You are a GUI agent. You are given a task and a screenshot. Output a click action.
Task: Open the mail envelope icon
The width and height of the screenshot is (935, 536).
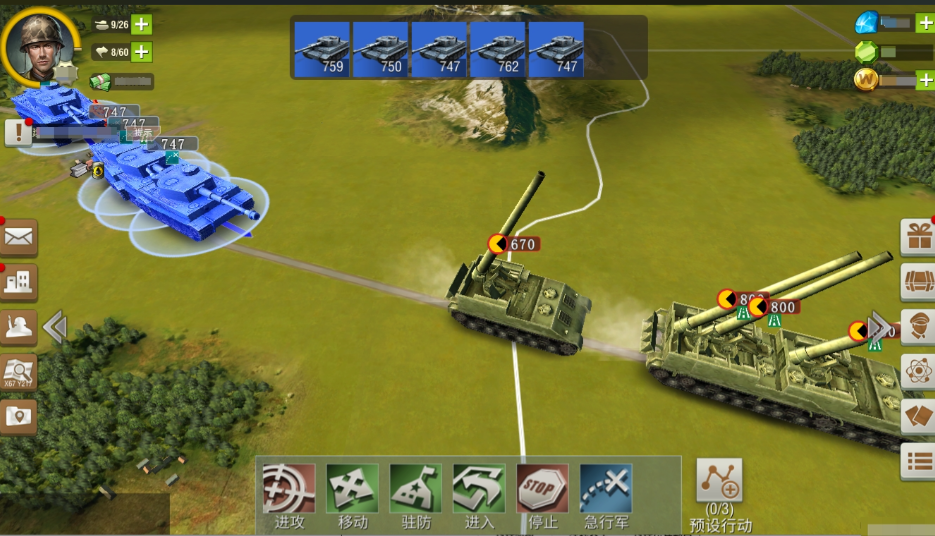[x=19, y=238]
